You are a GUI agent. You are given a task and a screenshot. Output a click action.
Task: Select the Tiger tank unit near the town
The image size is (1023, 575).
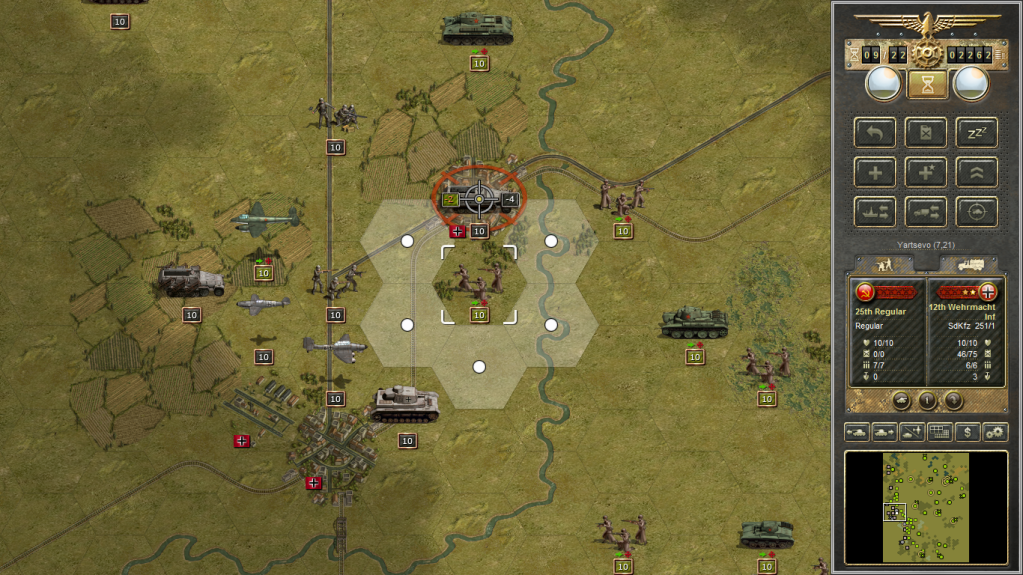click(x=405, y=403)
